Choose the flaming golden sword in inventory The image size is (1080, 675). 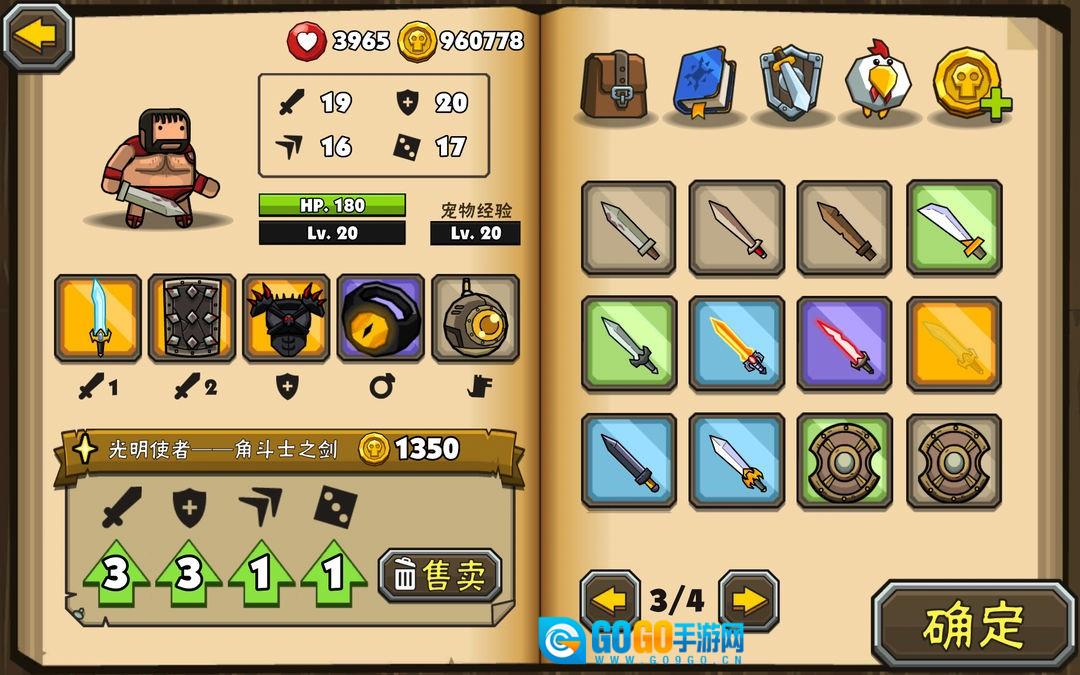click(736, 344)
